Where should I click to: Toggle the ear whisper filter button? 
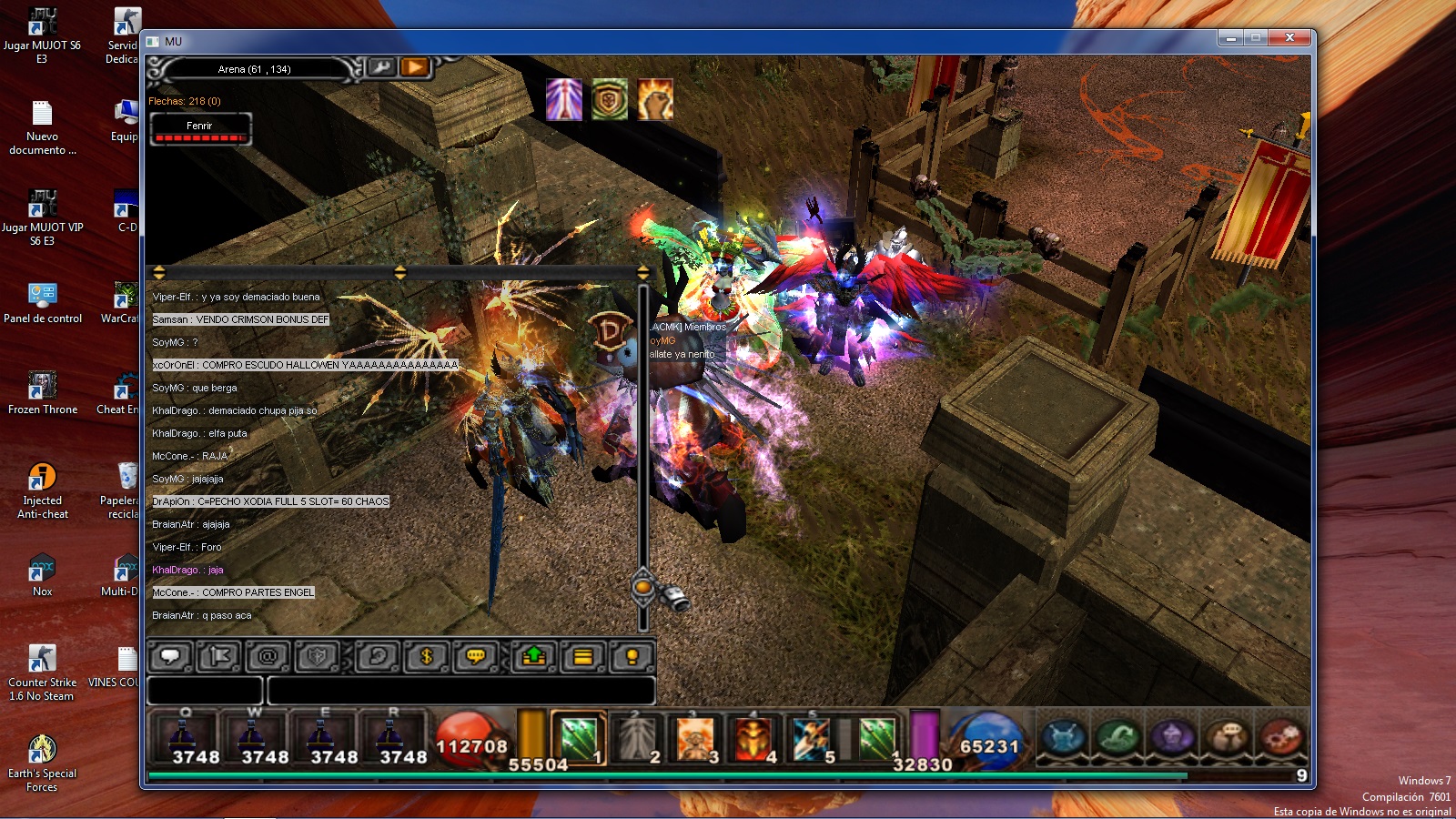(378, 656)
